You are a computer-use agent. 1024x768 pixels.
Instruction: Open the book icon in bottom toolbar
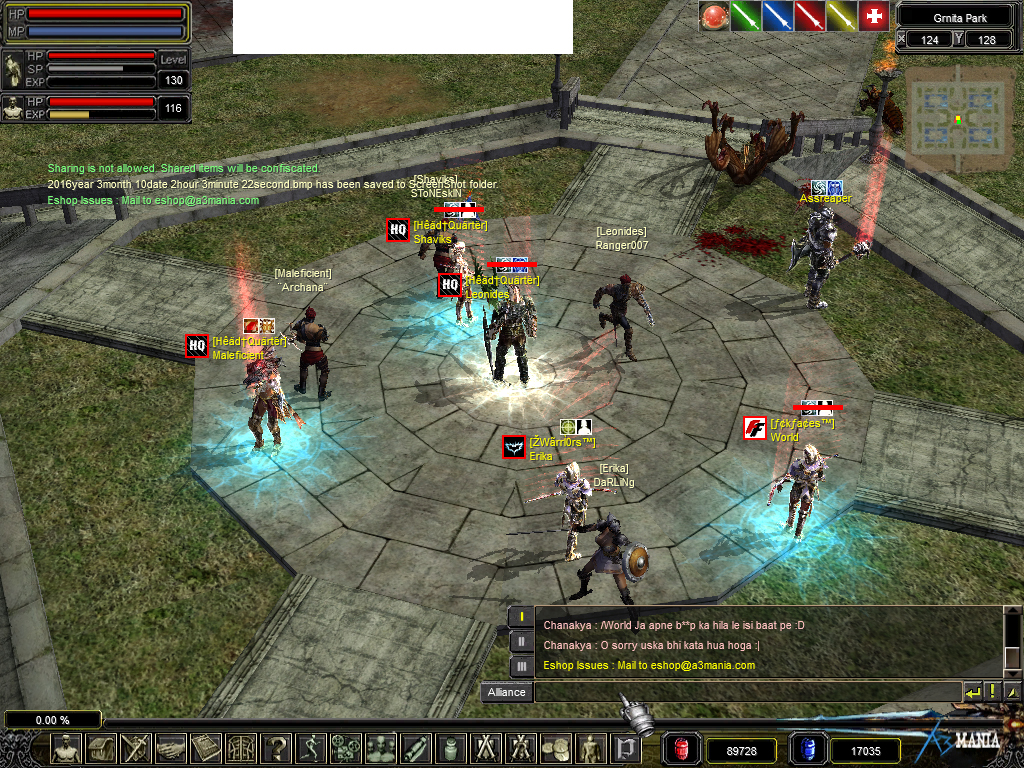point(206,747)
